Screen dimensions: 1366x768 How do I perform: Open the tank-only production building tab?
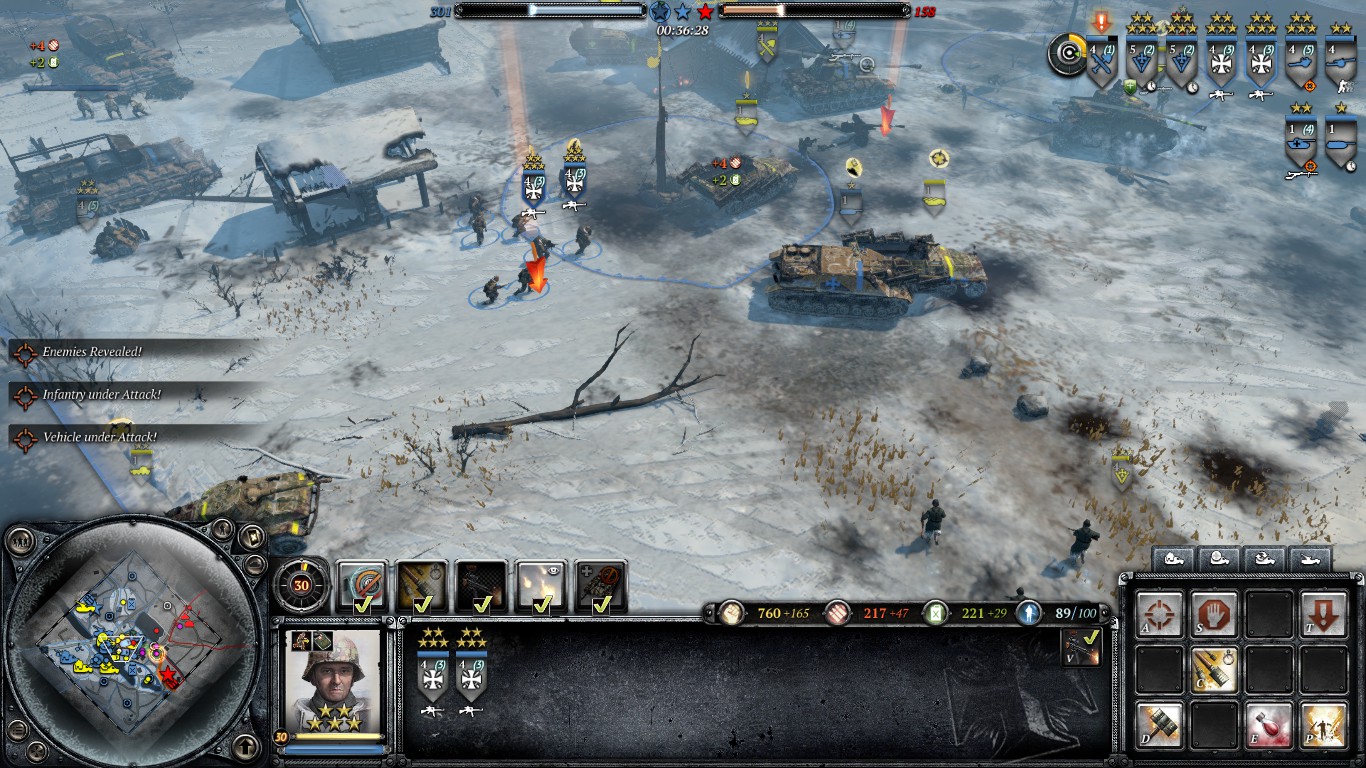click(1309, 560)
